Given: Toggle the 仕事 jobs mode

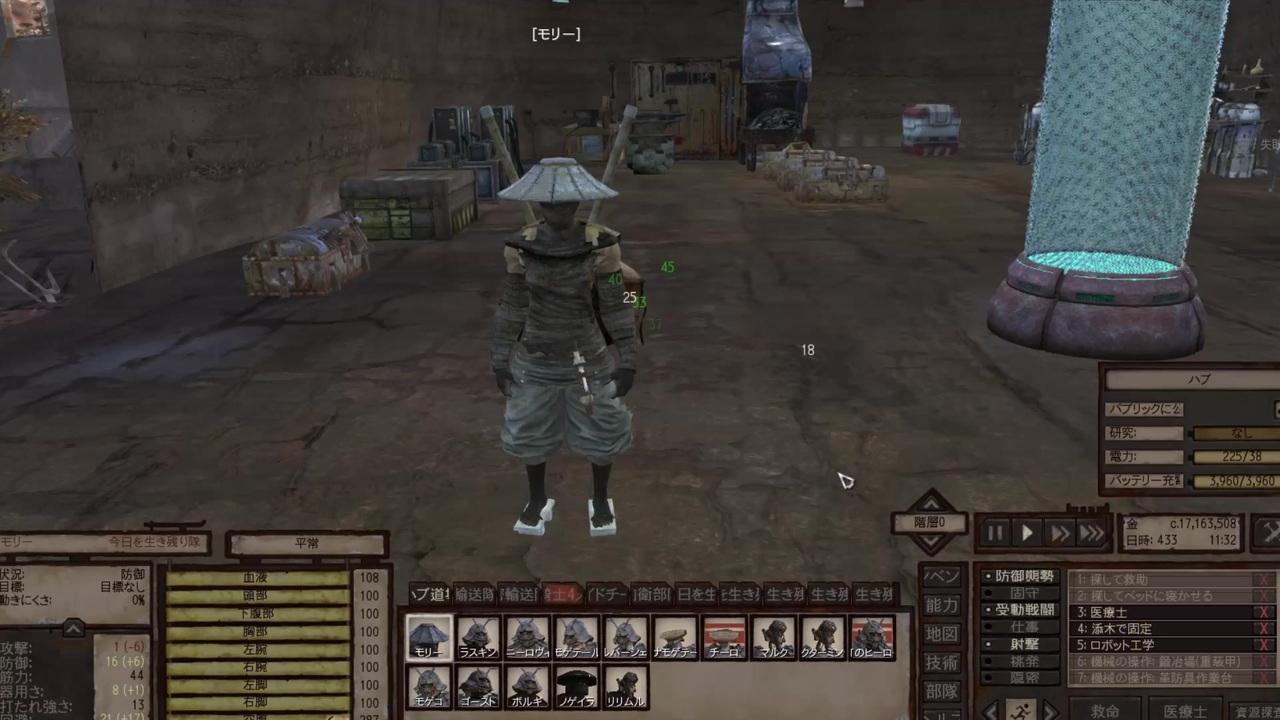Looking at the screenshot, I should (x=1020, y=626).
